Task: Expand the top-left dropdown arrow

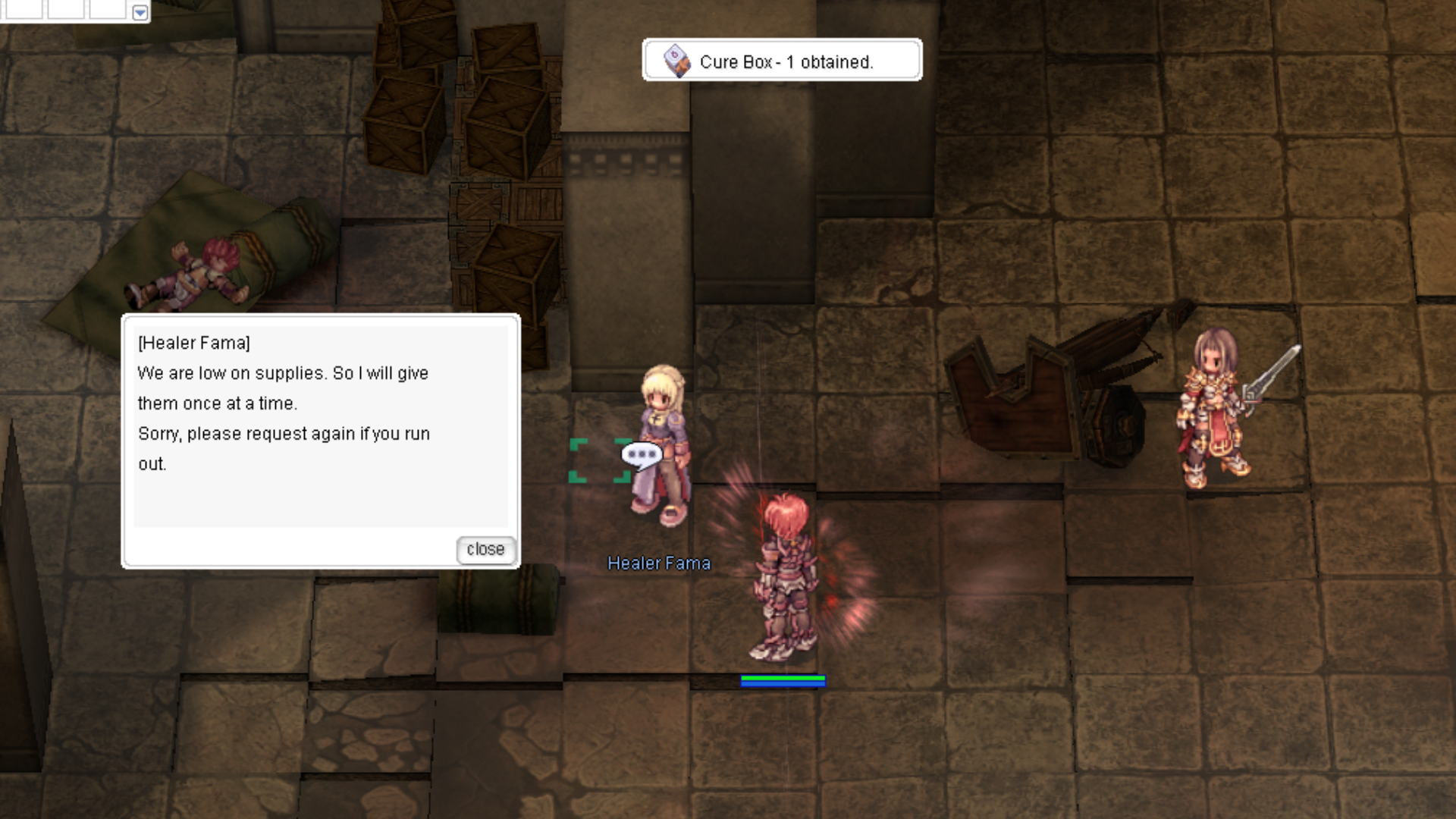Action: click(x=140, y=12)
